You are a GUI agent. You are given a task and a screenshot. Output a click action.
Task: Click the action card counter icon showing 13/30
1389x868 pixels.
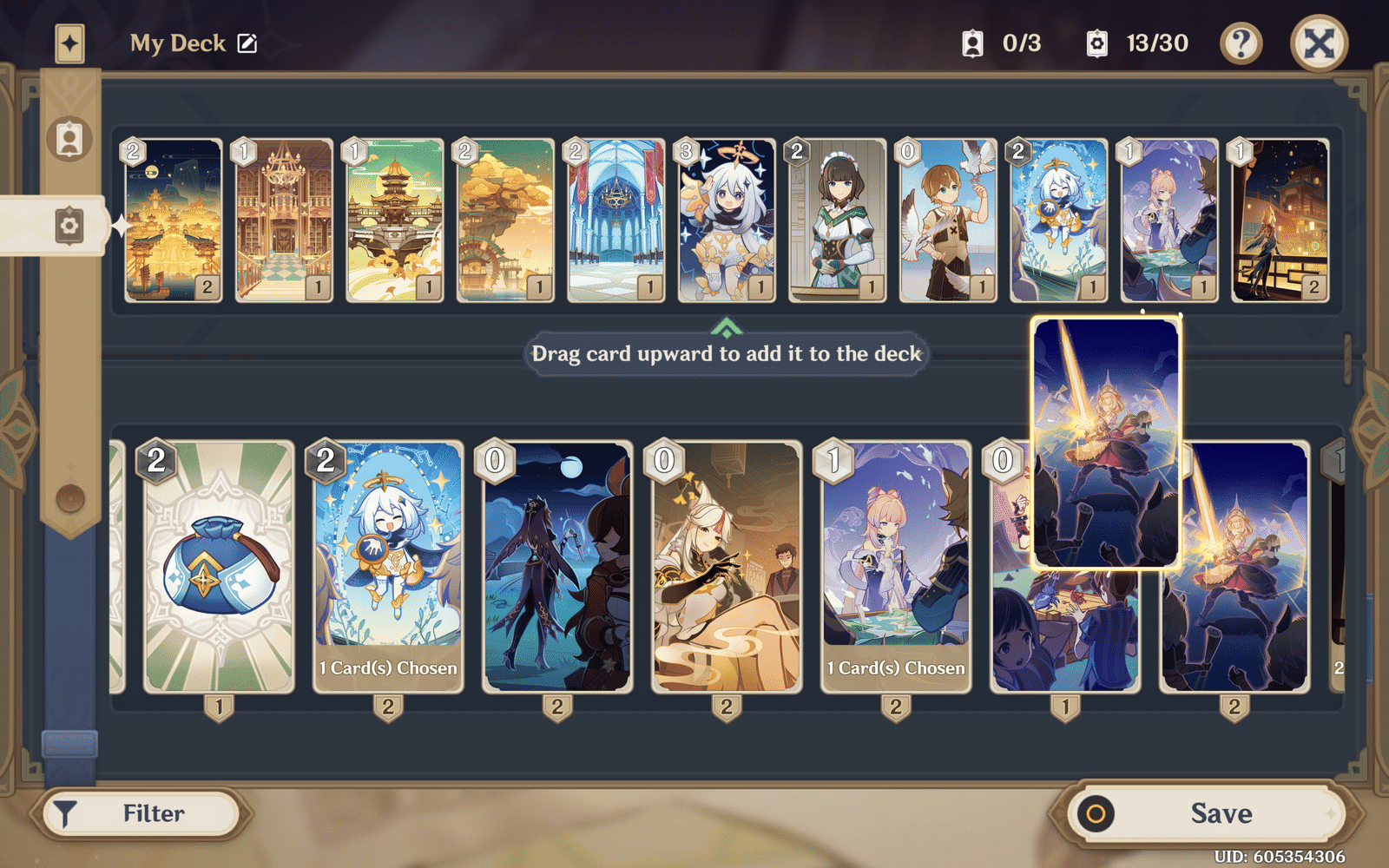click(1096, 42)
